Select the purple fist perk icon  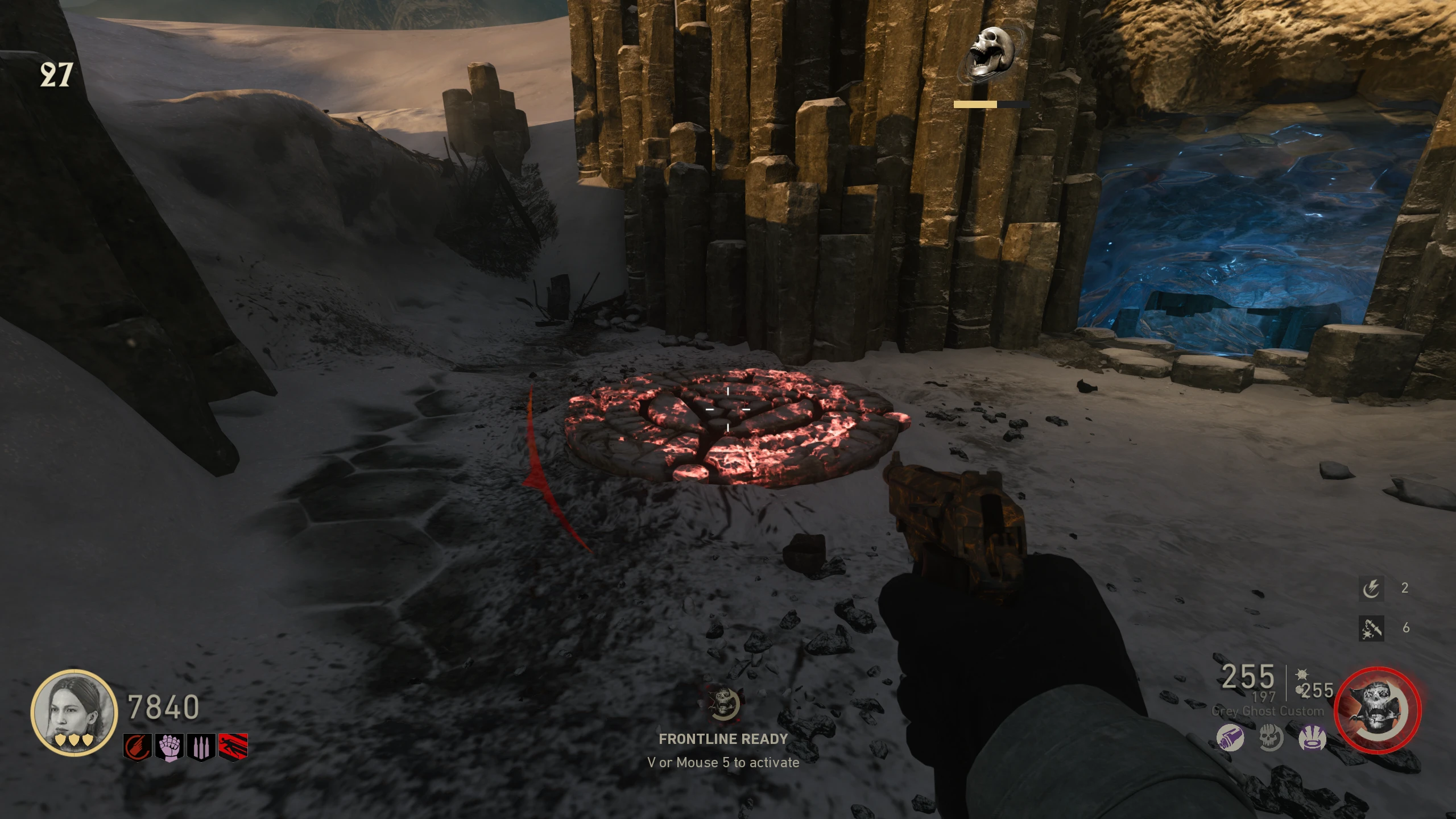[x=169, y=747]
